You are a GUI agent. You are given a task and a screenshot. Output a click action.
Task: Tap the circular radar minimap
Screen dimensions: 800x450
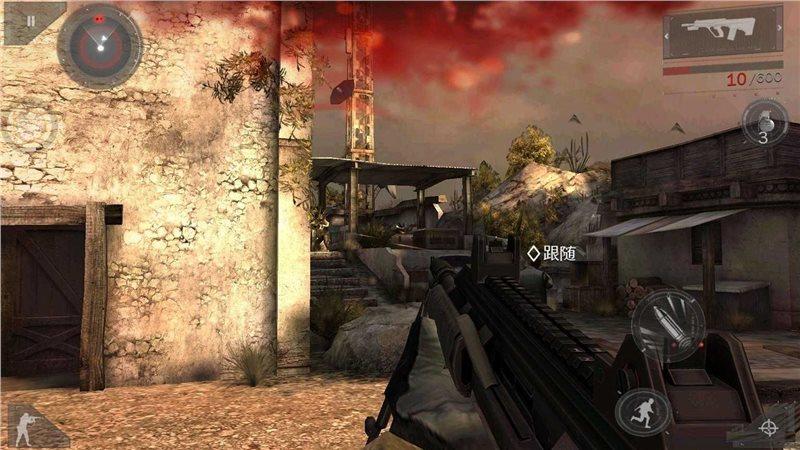(99, 46)
